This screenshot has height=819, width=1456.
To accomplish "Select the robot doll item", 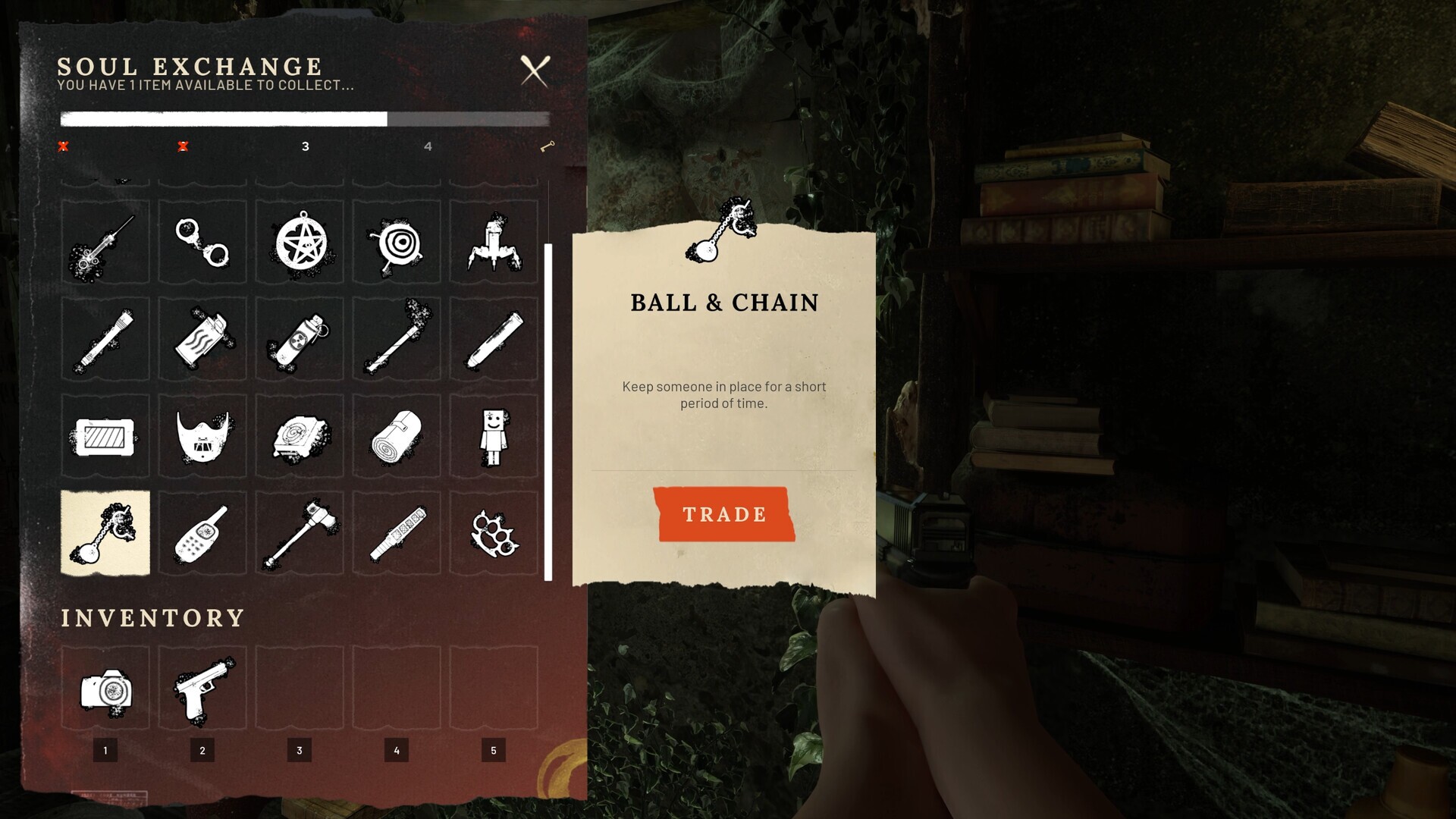I will click(x=494, y=436).
